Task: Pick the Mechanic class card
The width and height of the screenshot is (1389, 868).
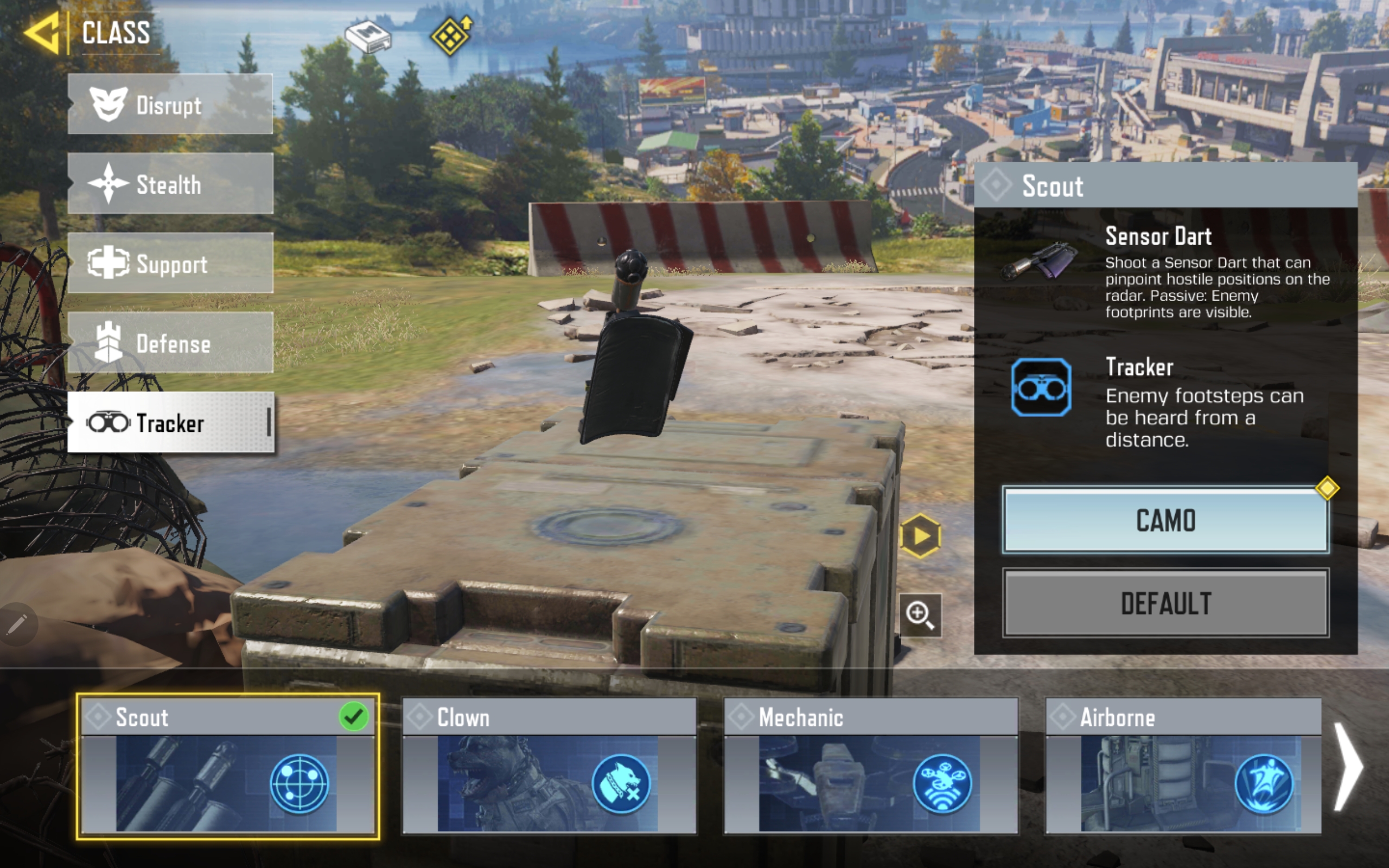Action: click(870, 767)
